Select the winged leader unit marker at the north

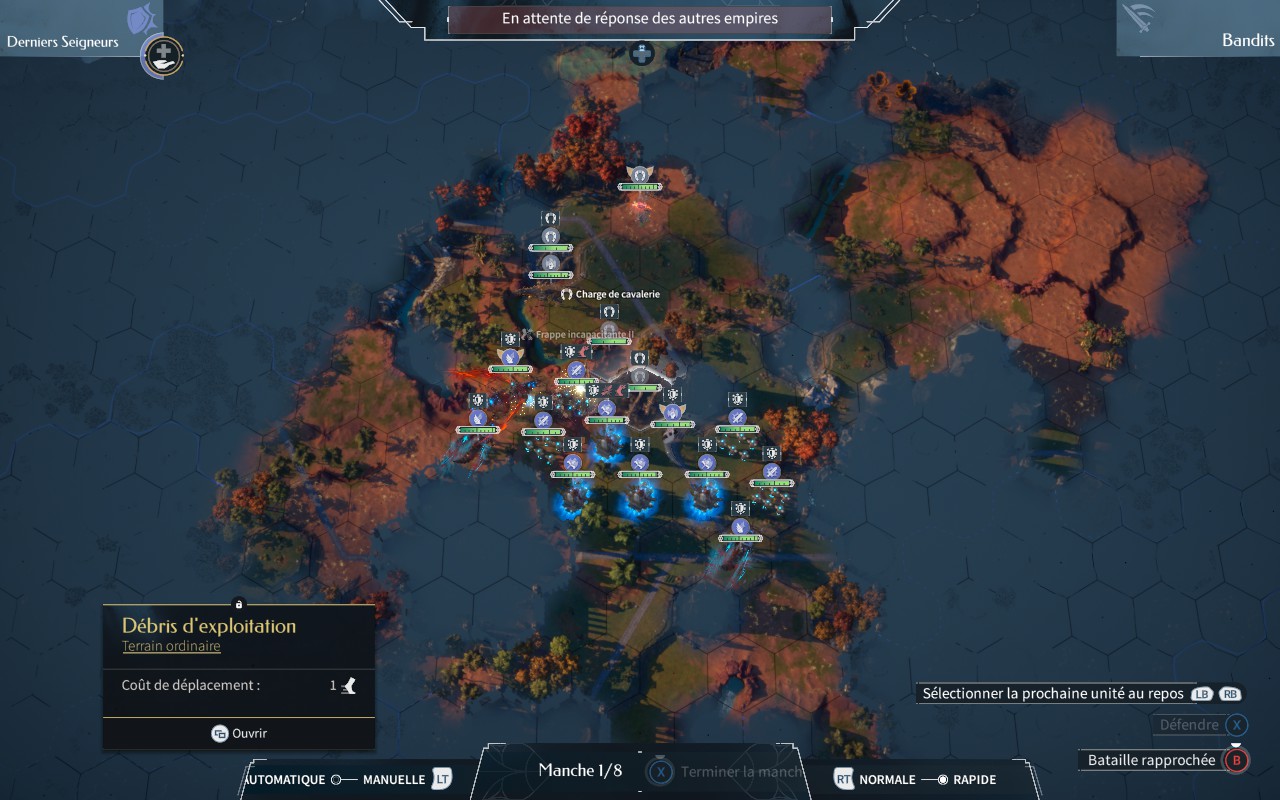click(639, 174)
